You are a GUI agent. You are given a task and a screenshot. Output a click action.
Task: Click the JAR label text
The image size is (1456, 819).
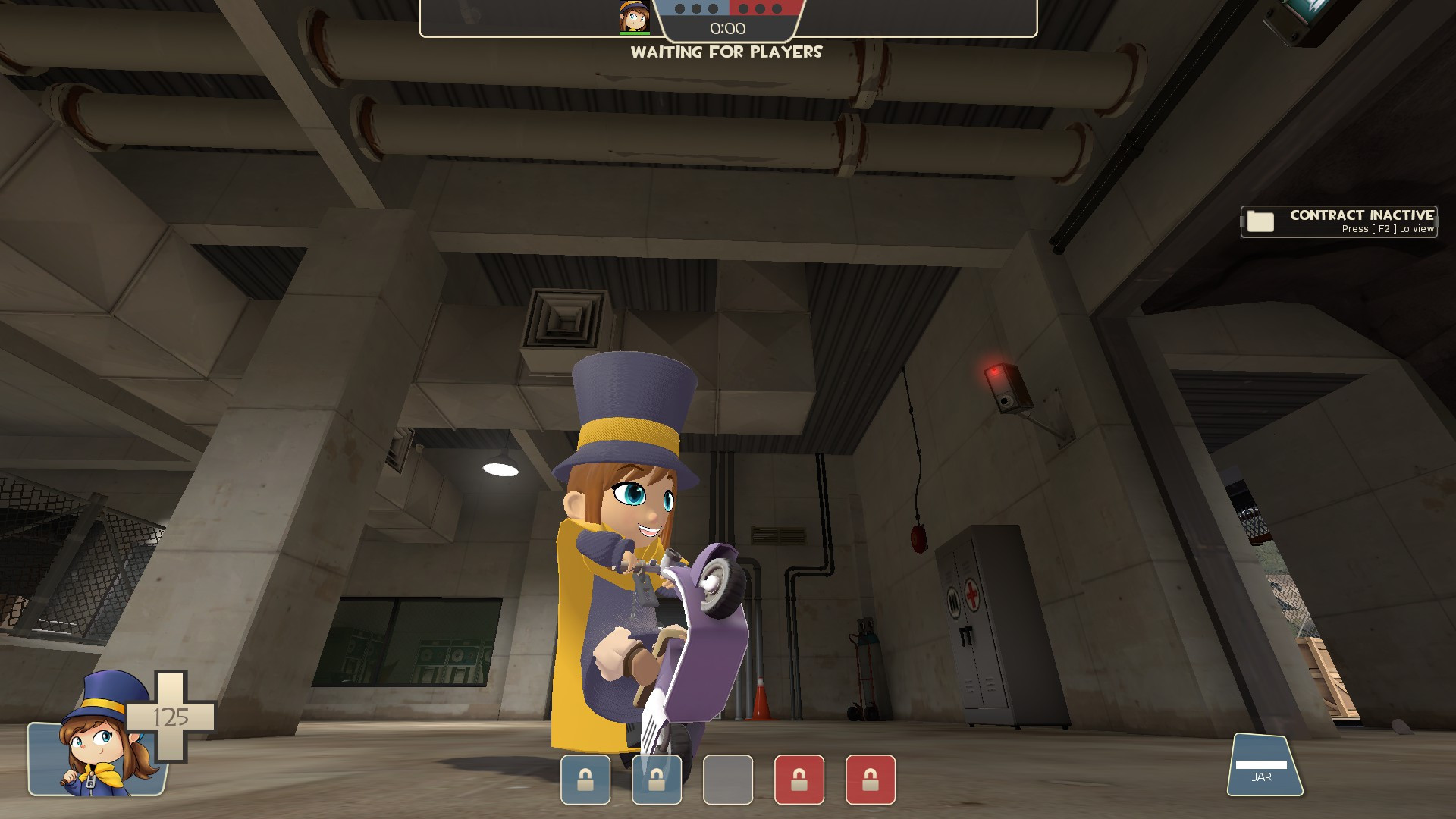(1260, 776)
